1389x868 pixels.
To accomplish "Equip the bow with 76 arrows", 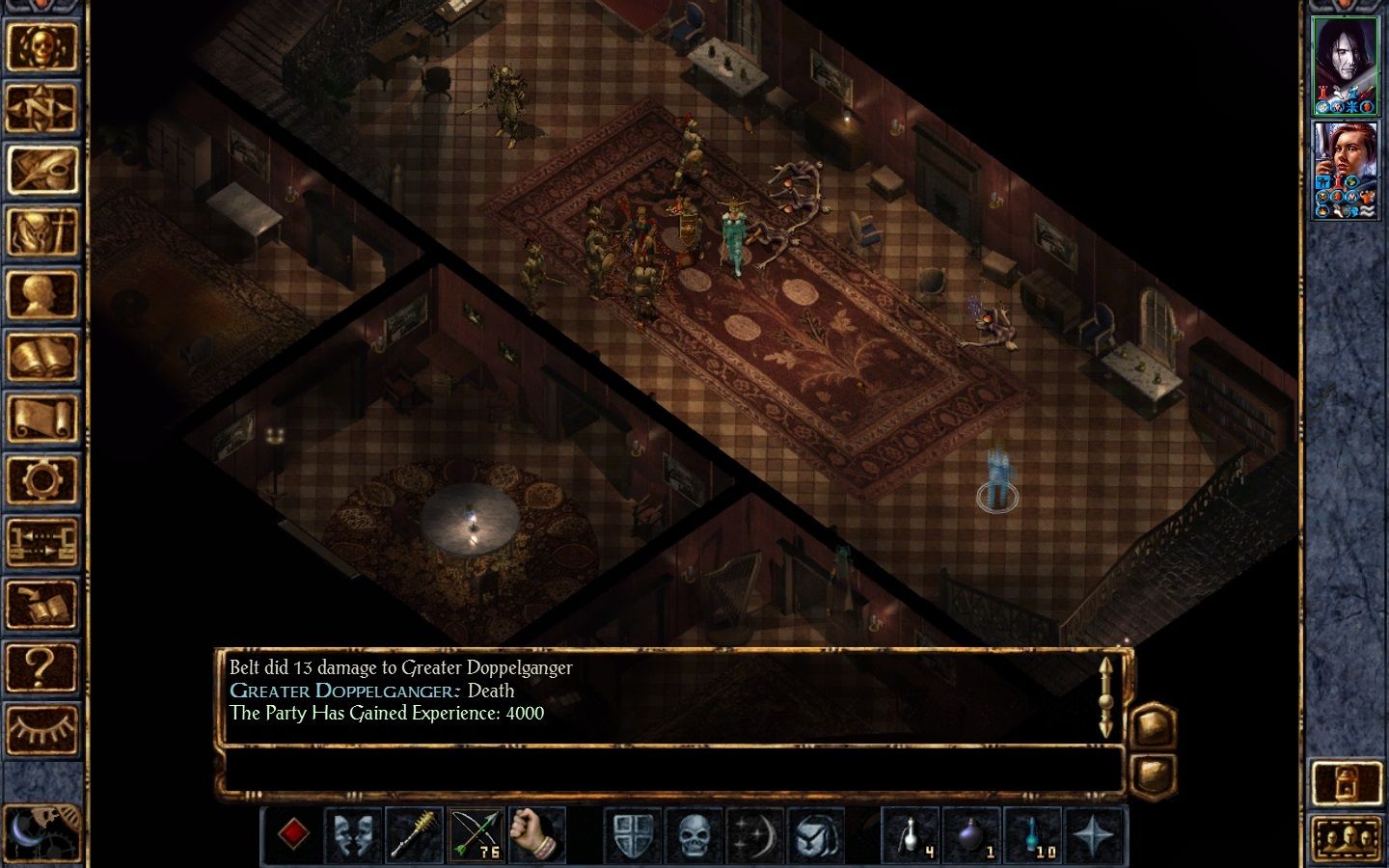I will tap(476, 834).
